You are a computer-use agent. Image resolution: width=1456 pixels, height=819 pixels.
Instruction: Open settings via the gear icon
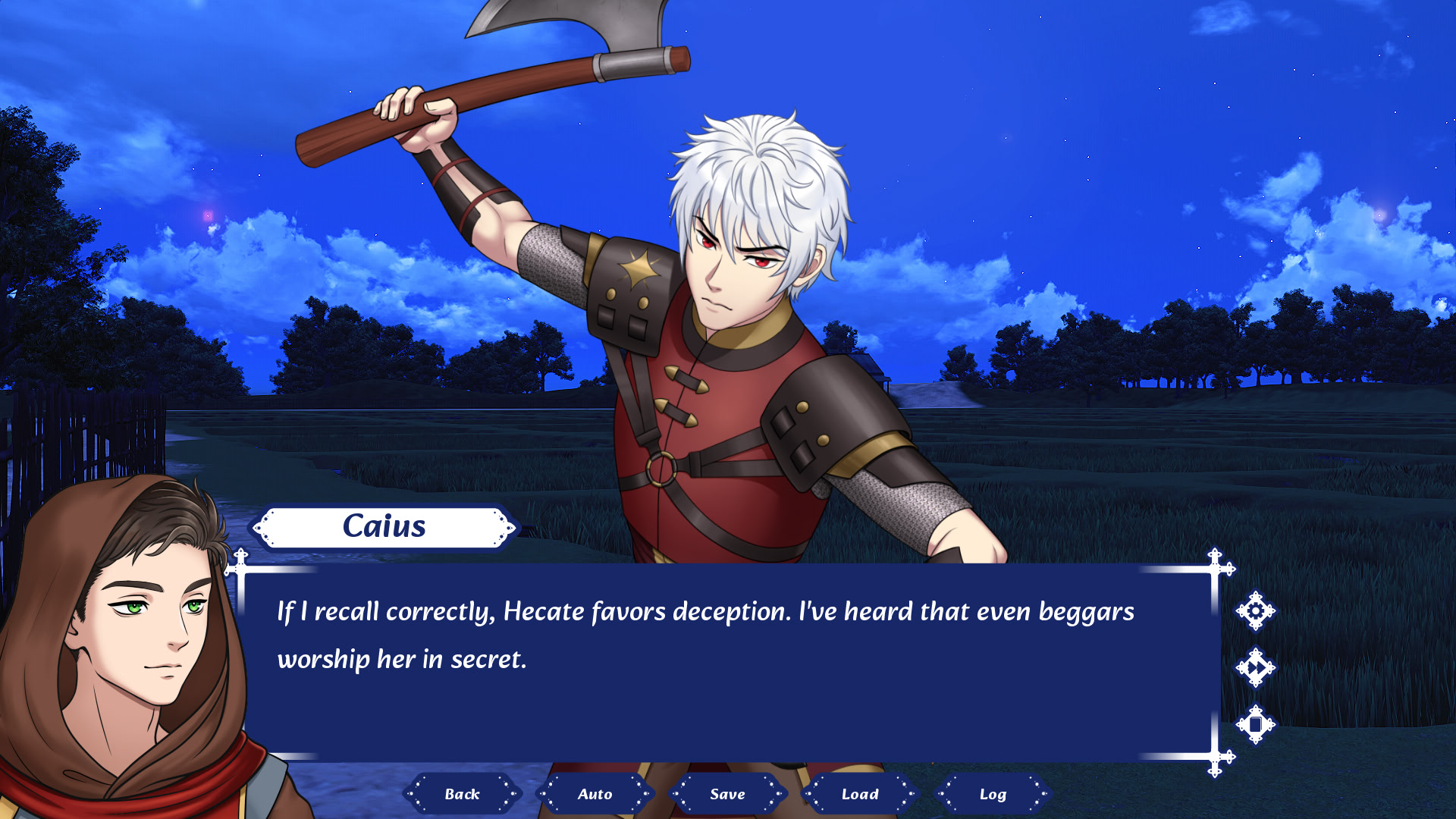pyautogui.click(x=1256, y=610)
